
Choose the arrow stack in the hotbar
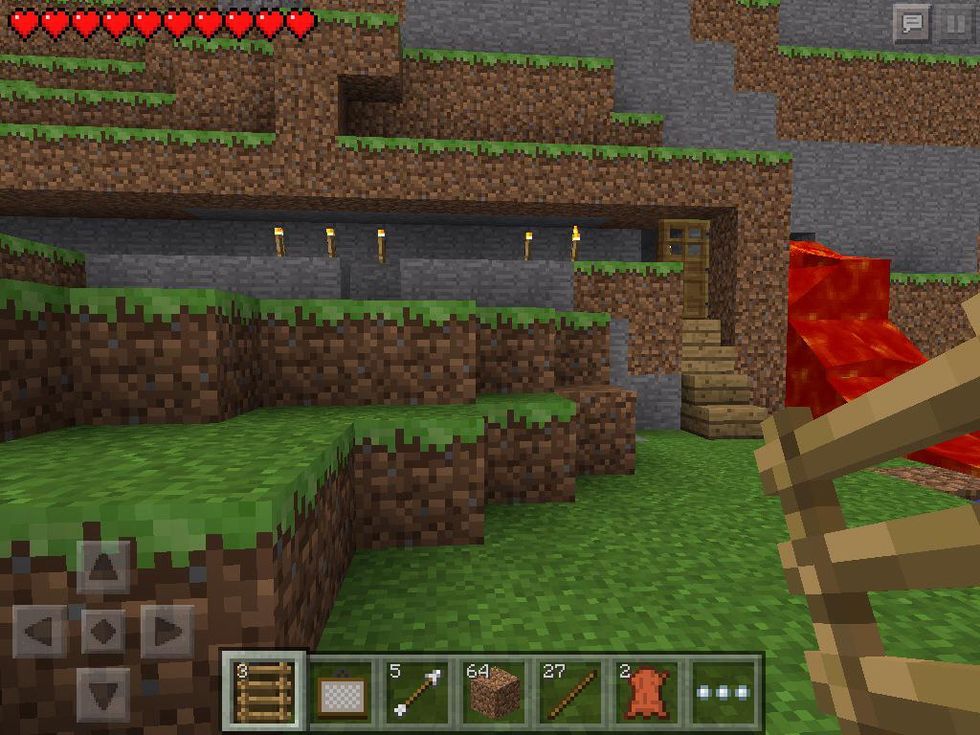tap(417, 691)
